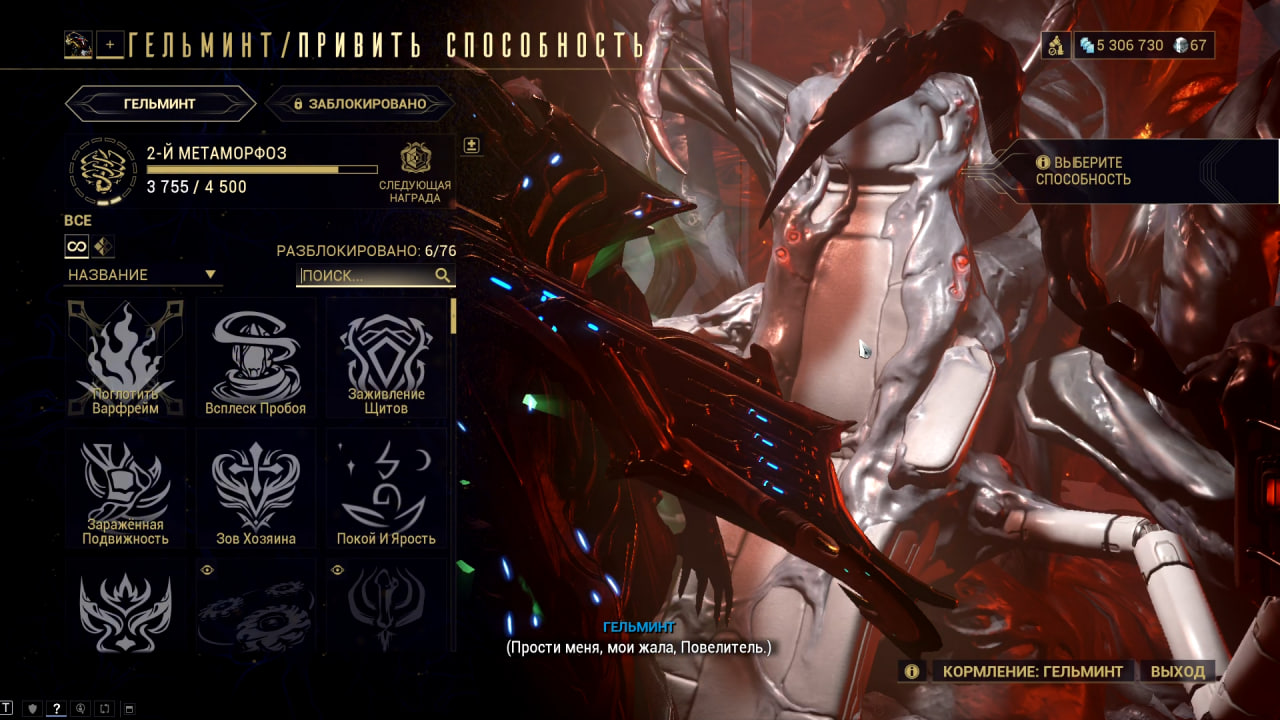Select the Гельминт tab
1280x720 pixels.
coord(160,103)
